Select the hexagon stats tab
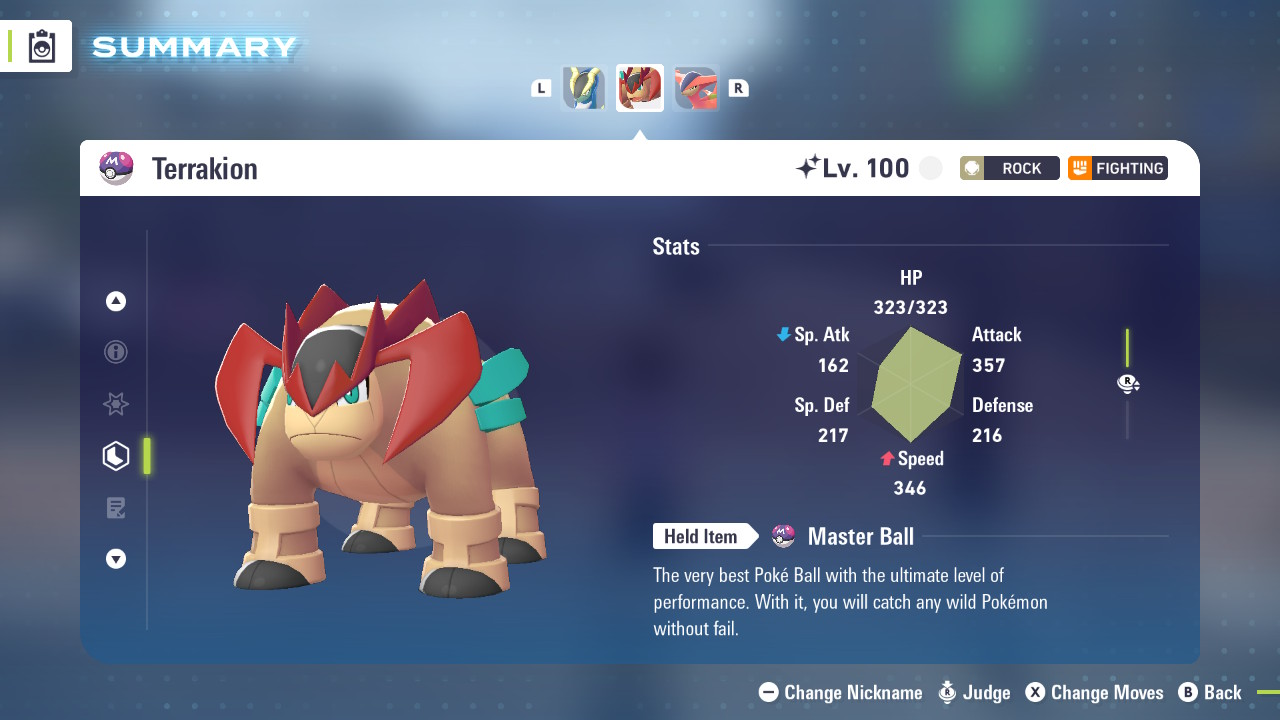Screen dimensions: 1280x720 [116, 456]
